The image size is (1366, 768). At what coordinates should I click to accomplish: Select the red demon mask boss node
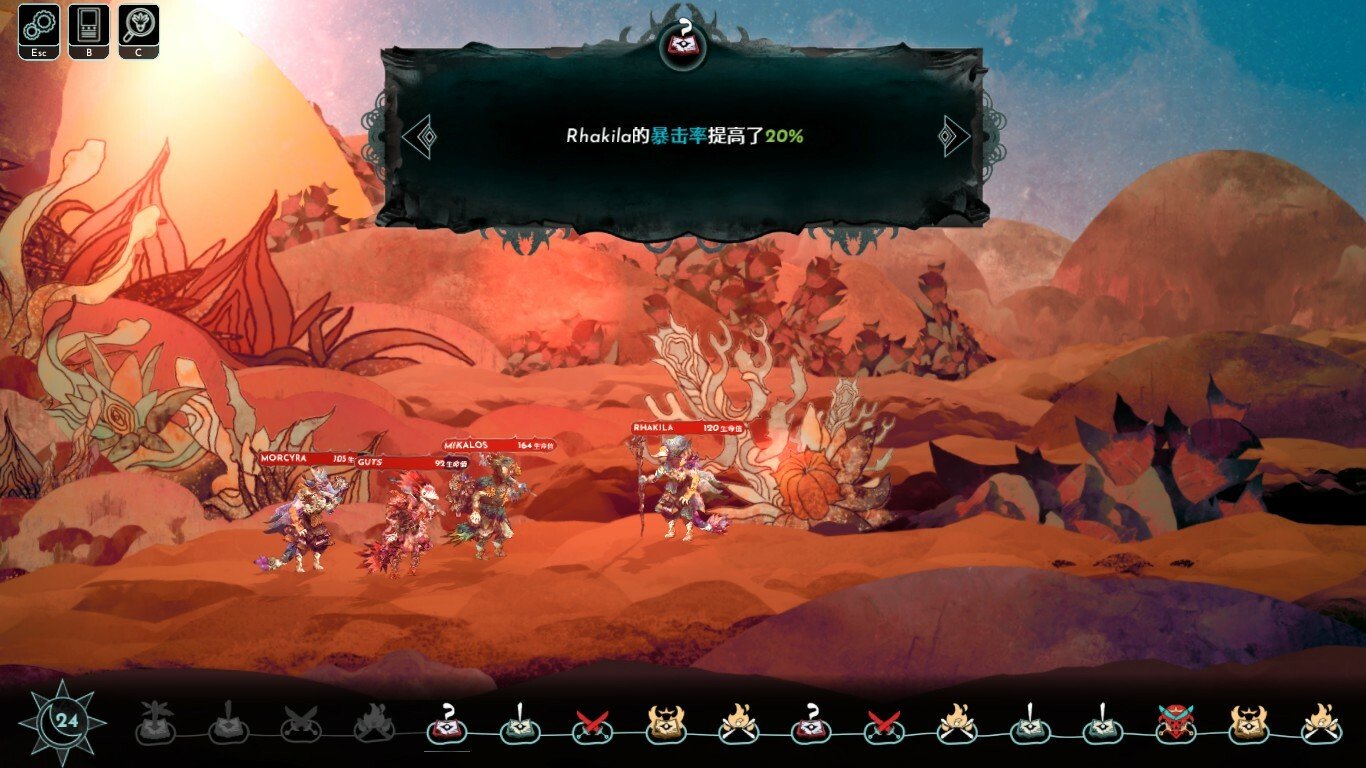[1176, 724]
